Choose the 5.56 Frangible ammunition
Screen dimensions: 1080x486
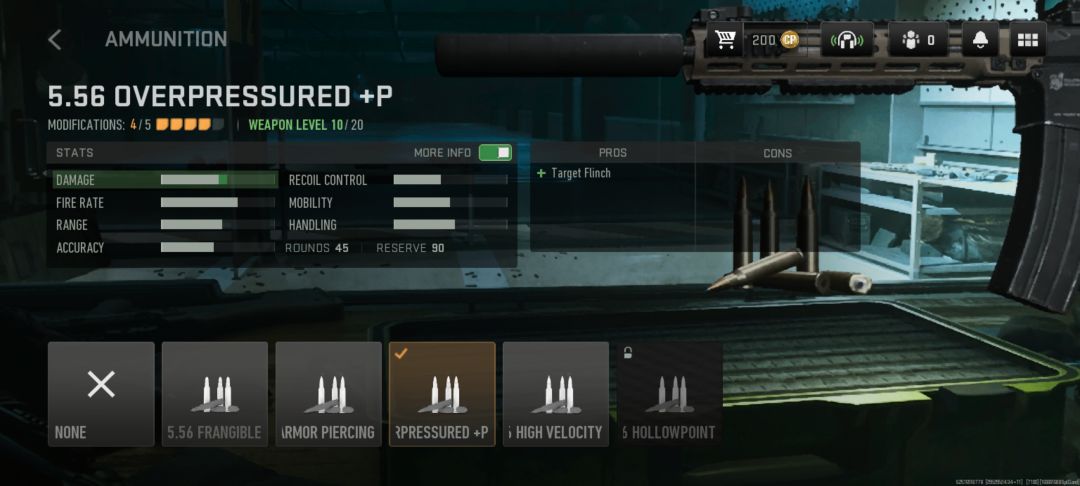[x=215, y=394]
